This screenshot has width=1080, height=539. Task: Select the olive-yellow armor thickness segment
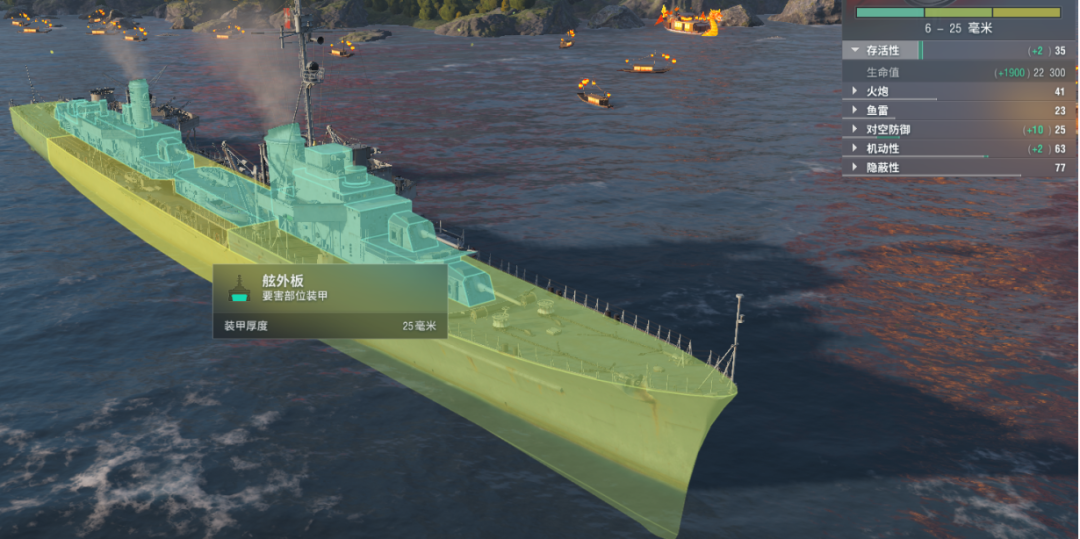click(x=1026, y=13)
